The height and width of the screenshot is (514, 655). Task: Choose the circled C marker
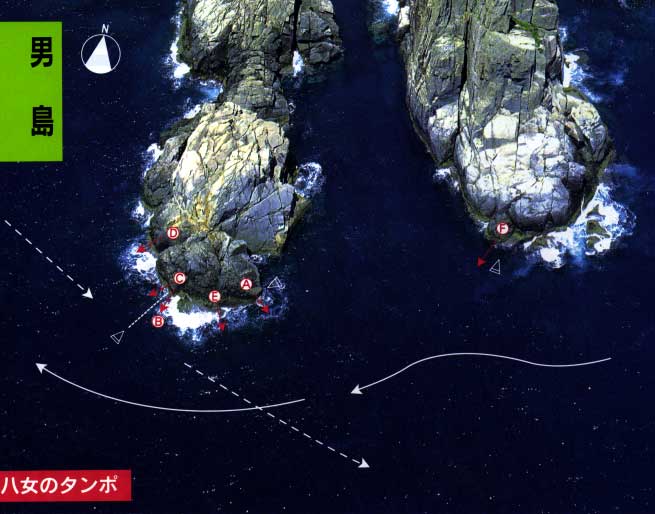coord(180,278)
